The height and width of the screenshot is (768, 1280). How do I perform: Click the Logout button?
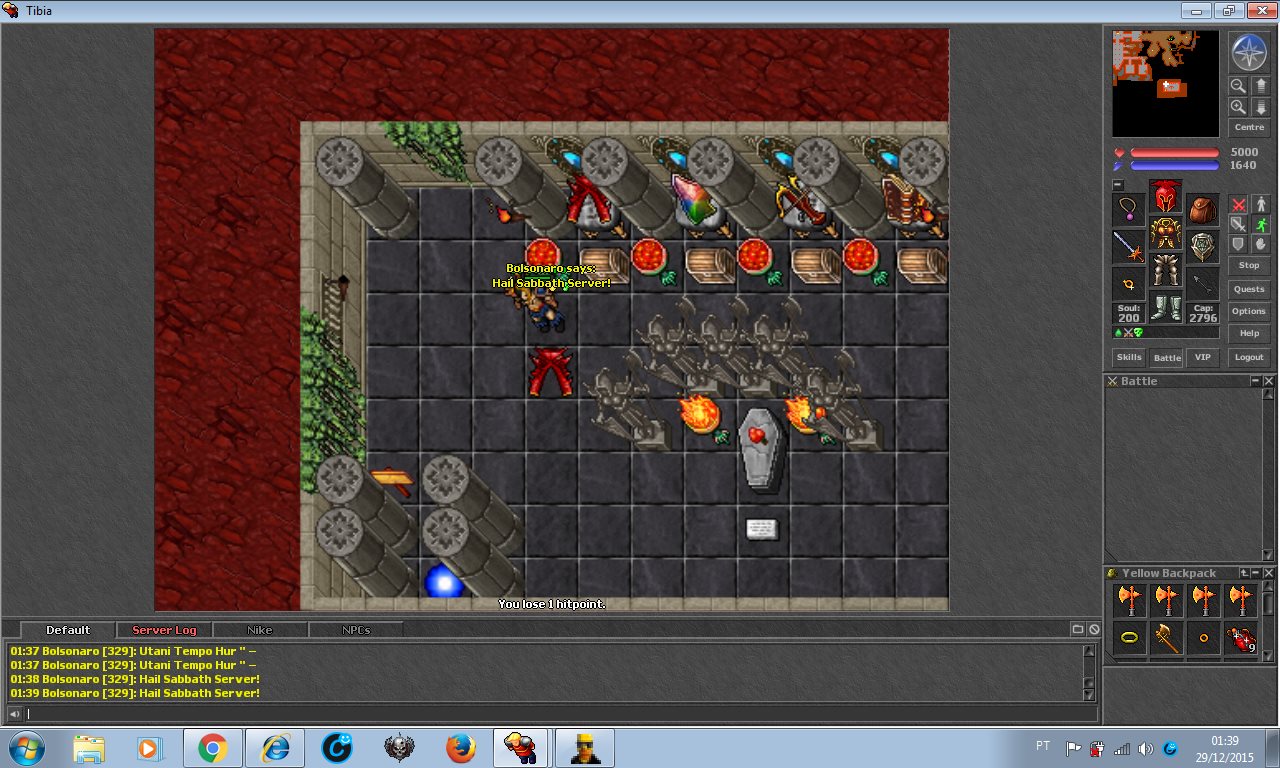coord(1249,357)
